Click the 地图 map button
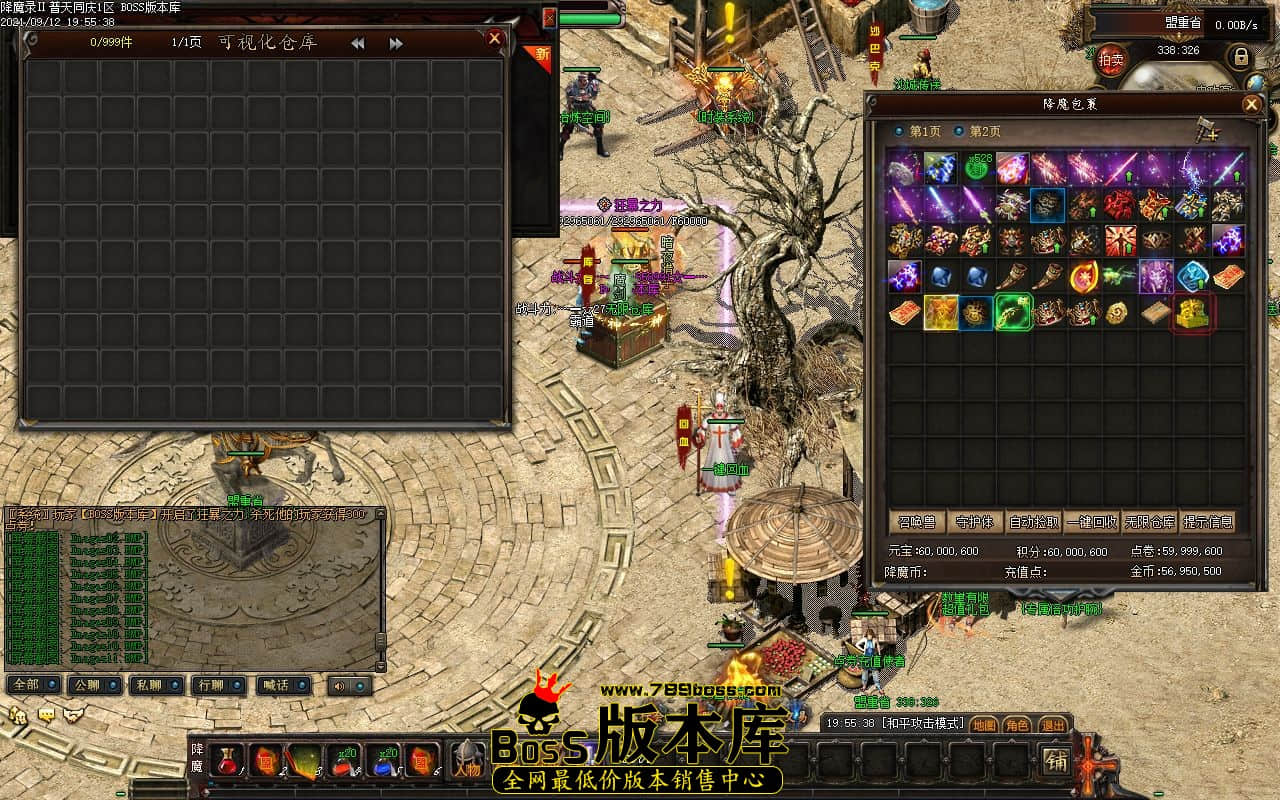Image resolution: width=1280 pixels, height=800 pixels. tap(984, 725)
